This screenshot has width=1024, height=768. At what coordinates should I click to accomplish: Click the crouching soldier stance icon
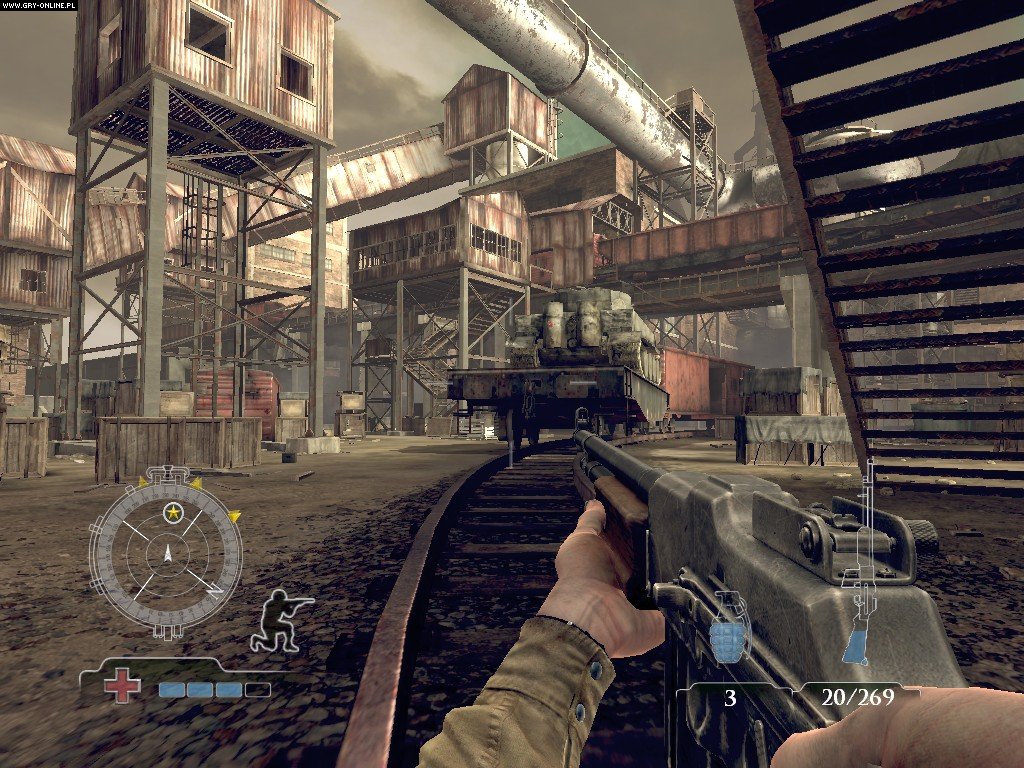[x=280, y=621]
